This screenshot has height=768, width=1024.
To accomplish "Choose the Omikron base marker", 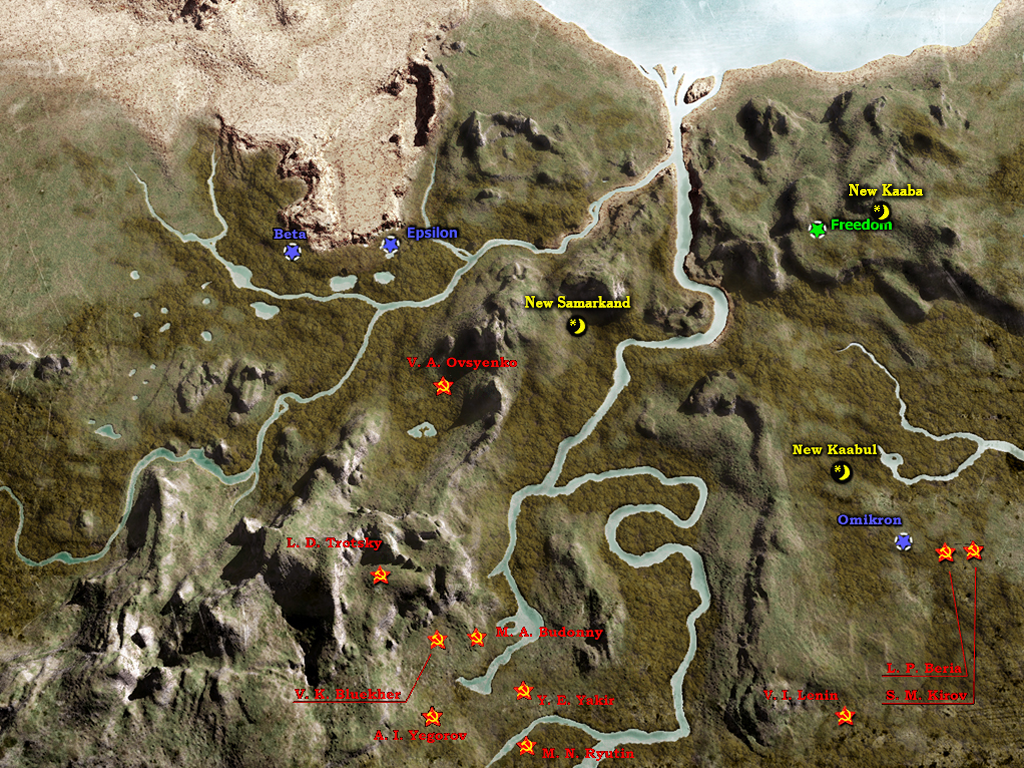I will click(903, 542).
